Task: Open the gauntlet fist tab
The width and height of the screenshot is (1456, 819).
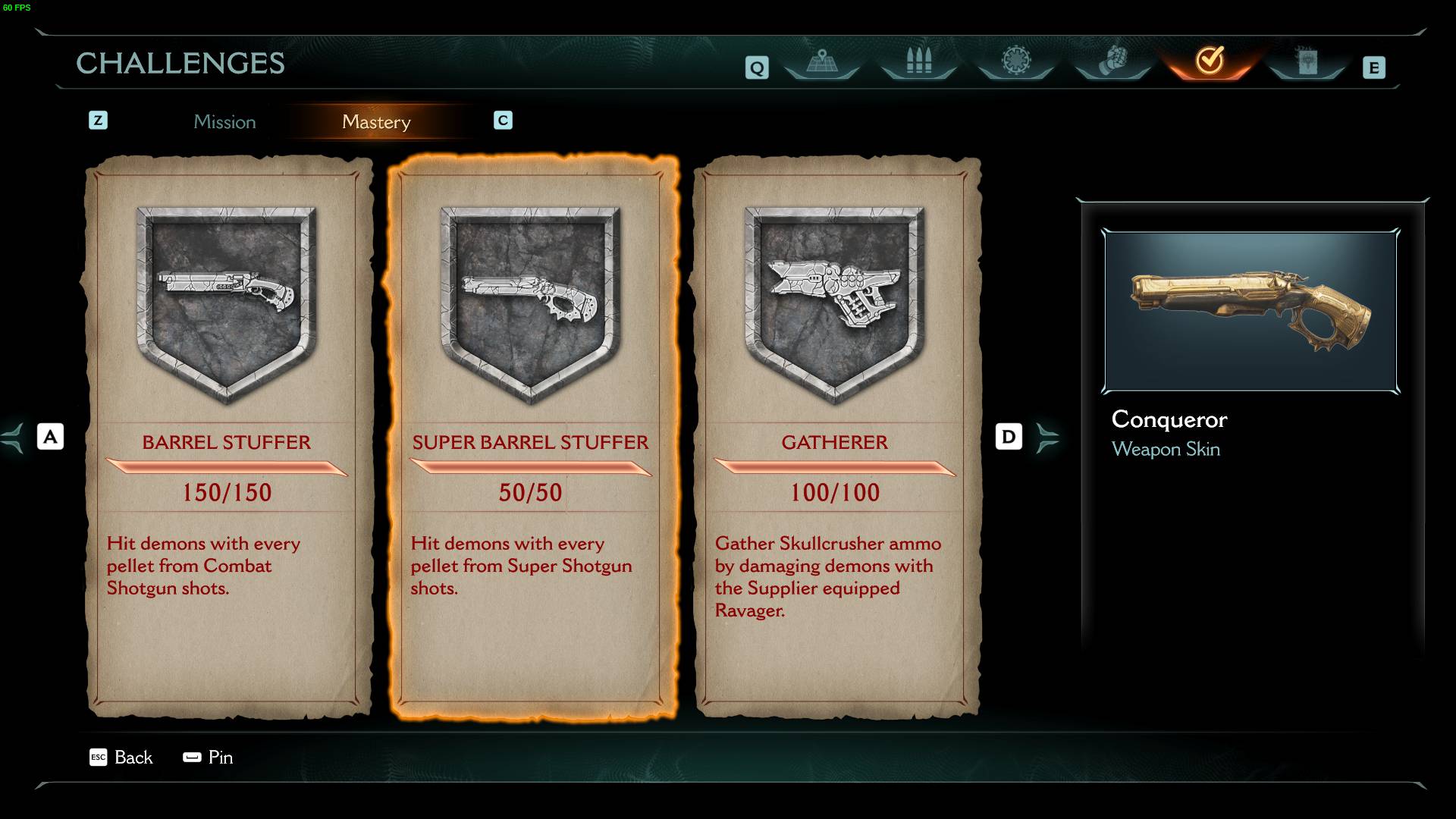Action: point(1112,61)
